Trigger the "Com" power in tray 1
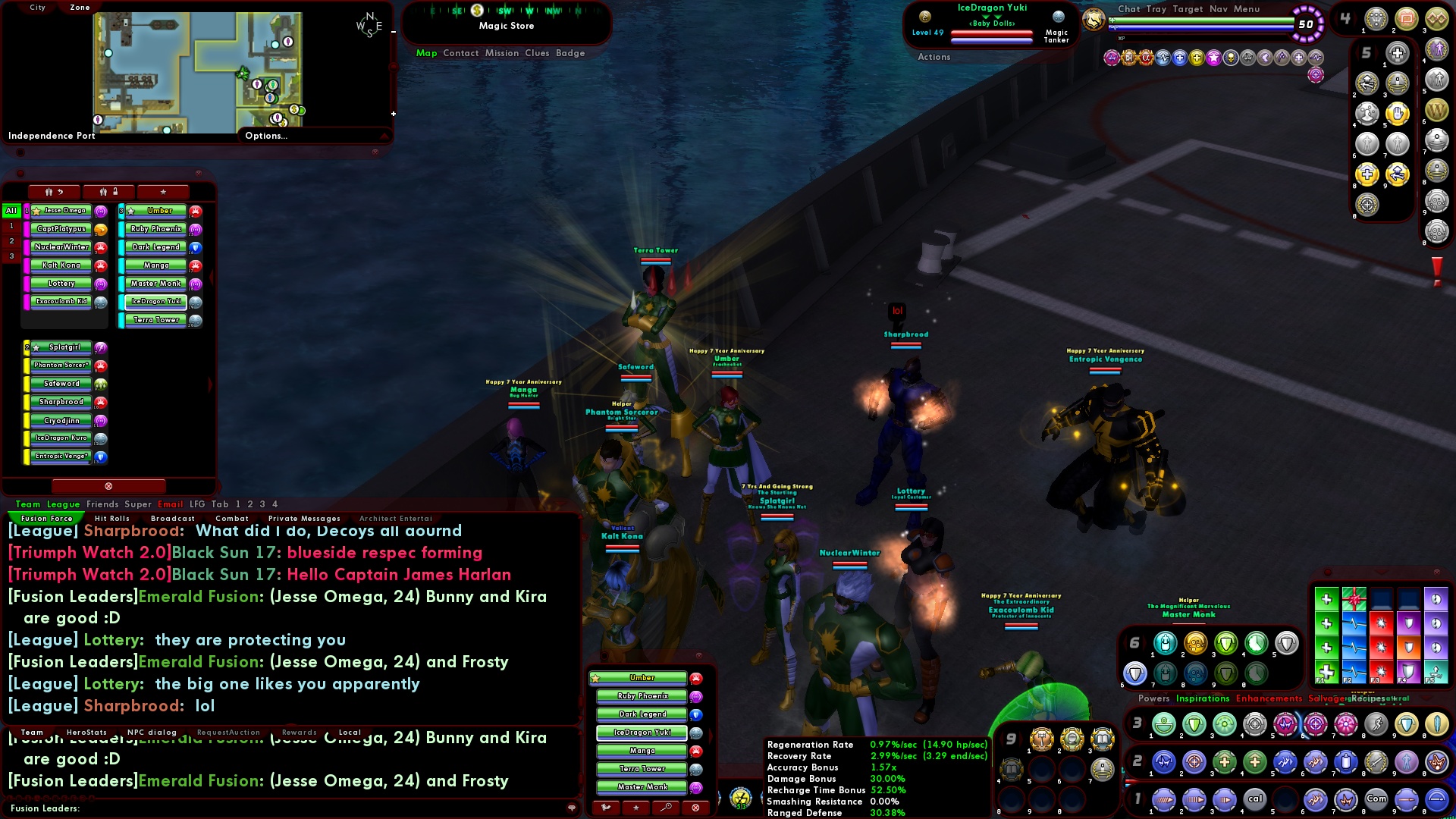Image resolution: width=1456 pixels, height=819 pixels. pyautogui.click(x=1376, y=799)
